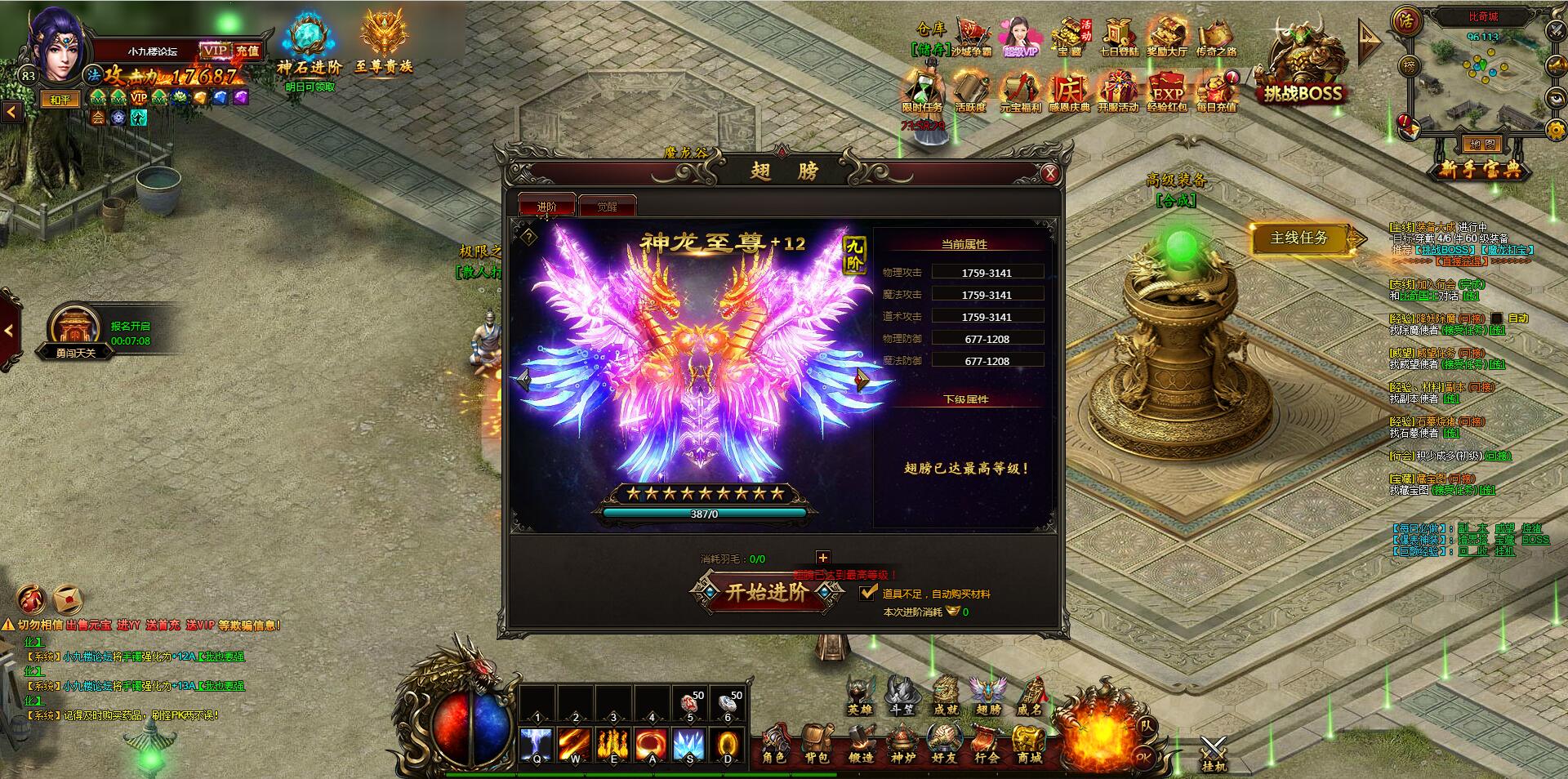The image size is (1568, 779).
Task: Open the wings help question mark
Action: (x=529, y=237)
